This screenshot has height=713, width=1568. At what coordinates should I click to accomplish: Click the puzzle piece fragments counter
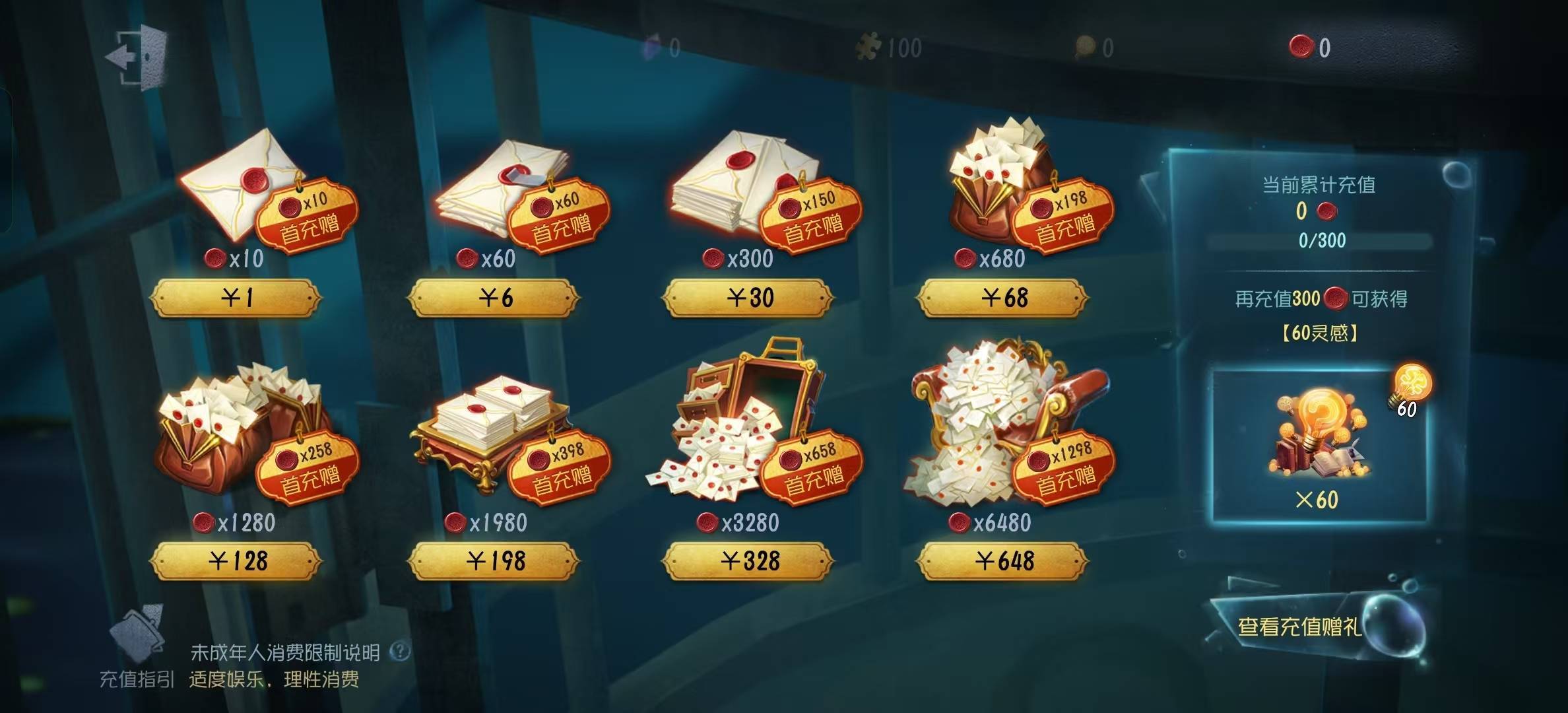888,48
